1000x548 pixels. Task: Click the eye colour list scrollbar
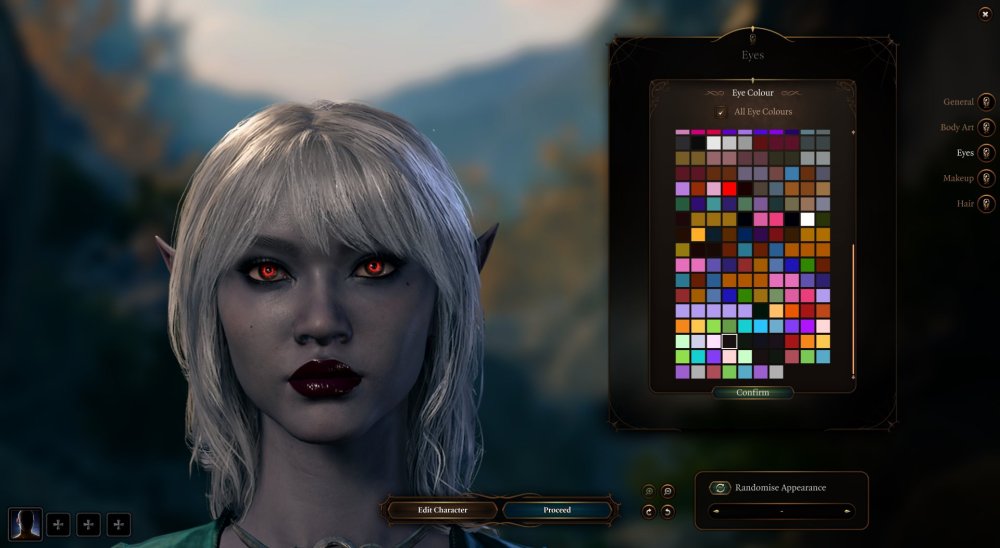click(x=853, y=310)
